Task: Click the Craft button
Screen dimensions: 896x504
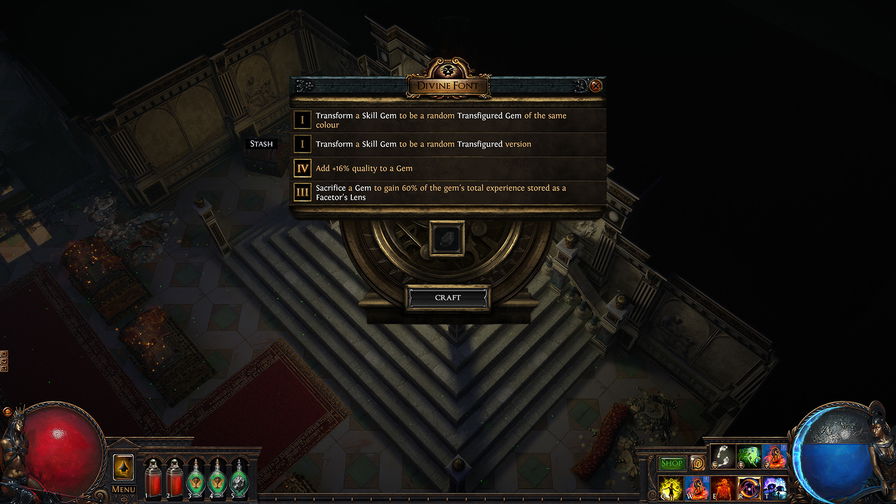Action: (448, 298)
